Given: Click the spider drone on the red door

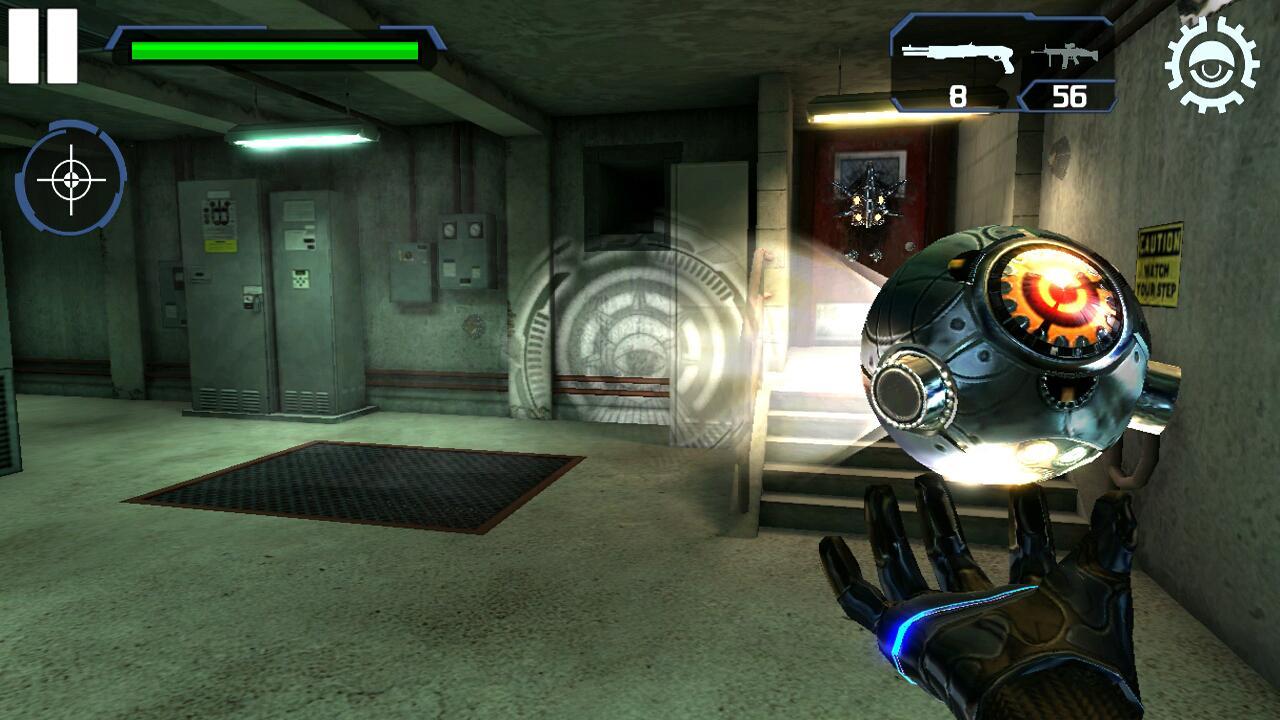Looking at the screenshot, I should point(868,200).
